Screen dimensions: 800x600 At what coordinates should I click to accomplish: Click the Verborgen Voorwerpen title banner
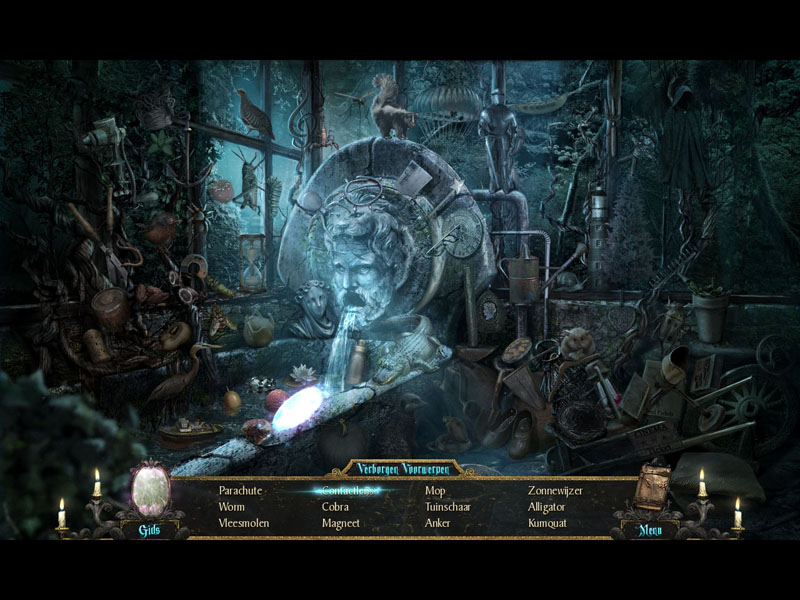click(x=400, y=468)
